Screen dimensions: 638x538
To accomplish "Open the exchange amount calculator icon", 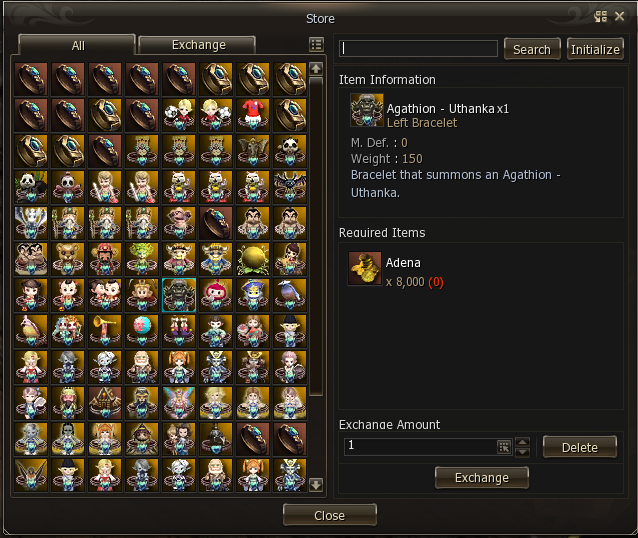I will coord(504,447).
